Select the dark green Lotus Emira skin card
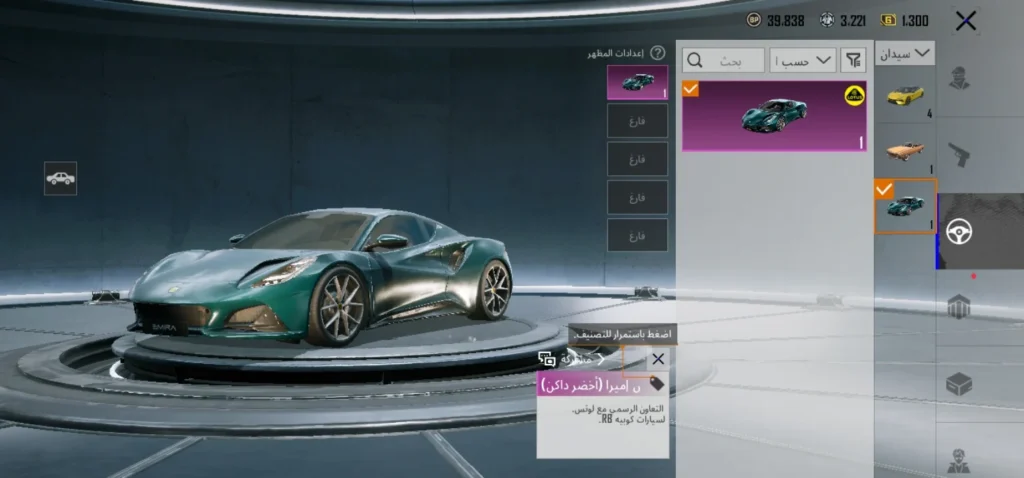The width and height of the screenshot is (1024, 478). (x=774, y=116)
